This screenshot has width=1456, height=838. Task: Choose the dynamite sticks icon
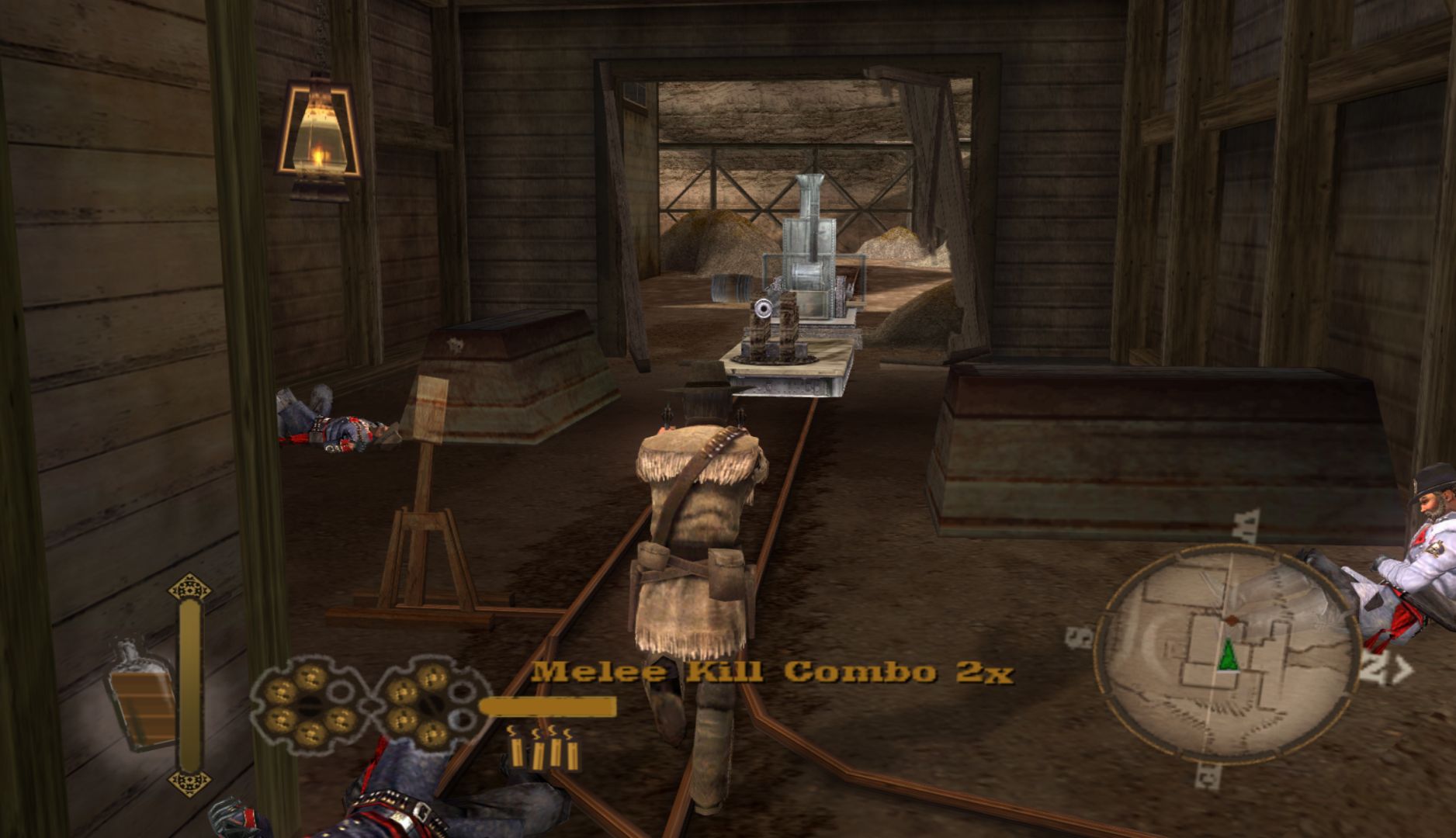click(546, 748)
